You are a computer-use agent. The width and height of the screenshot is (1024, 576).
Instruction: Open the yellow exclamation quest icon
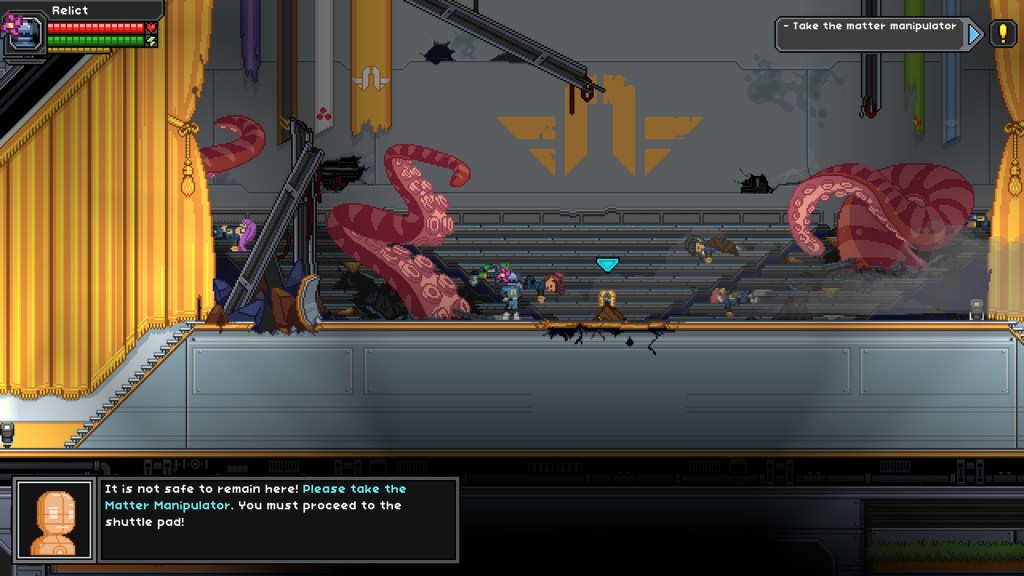1002,35
